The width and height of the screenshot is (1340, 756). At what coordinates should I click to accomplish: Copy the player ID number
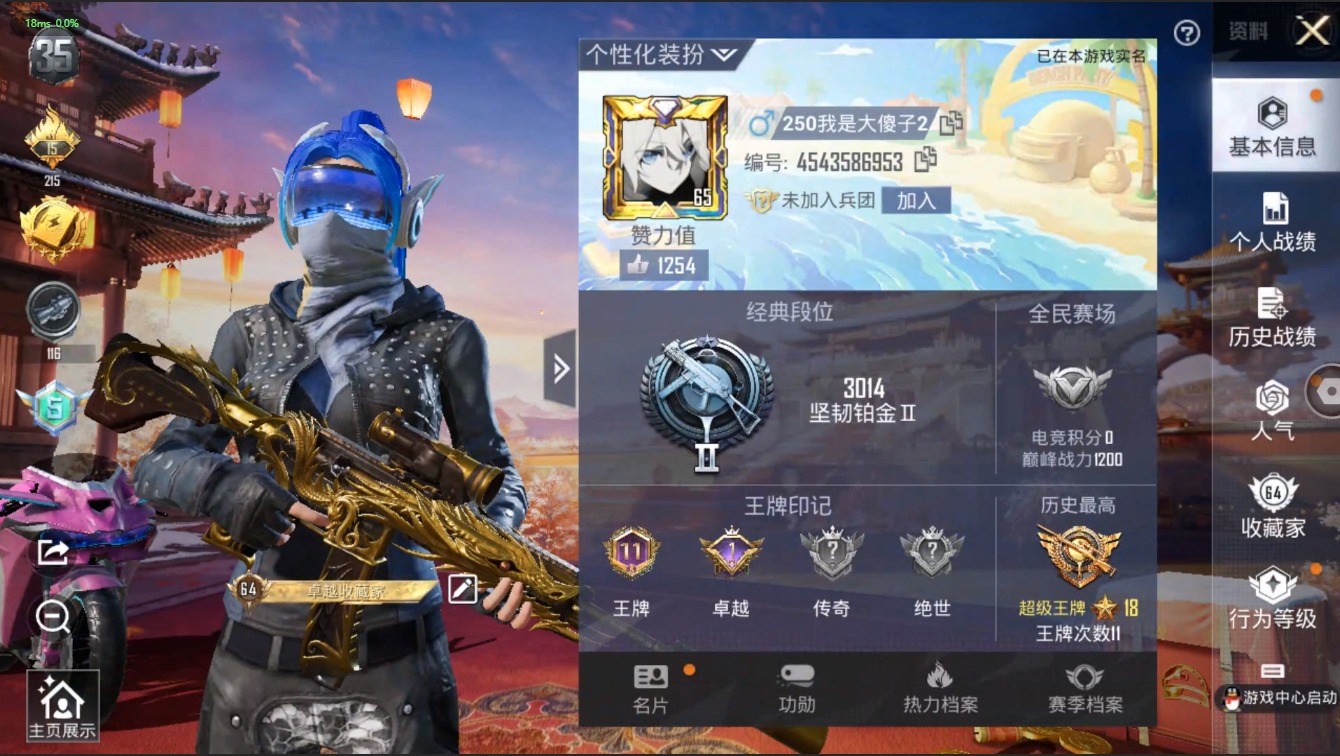click(926, 160)
